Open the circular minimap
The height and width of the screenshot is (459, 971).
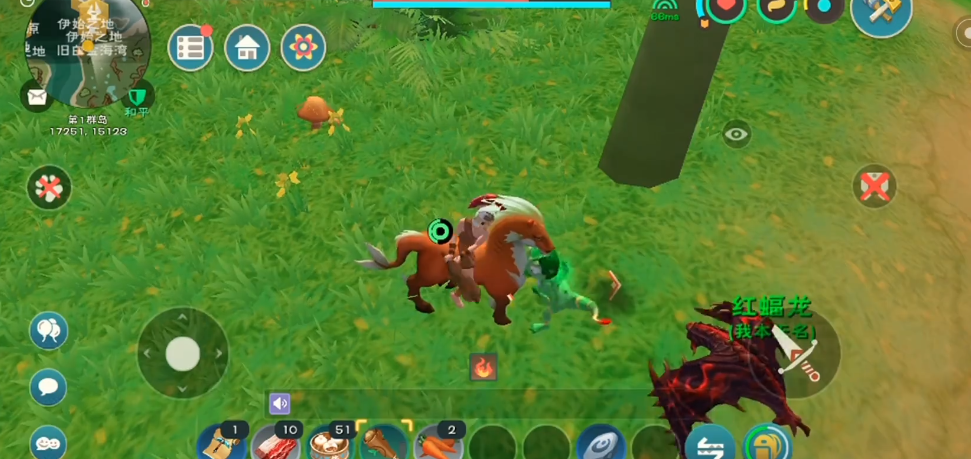pos(88,52)
